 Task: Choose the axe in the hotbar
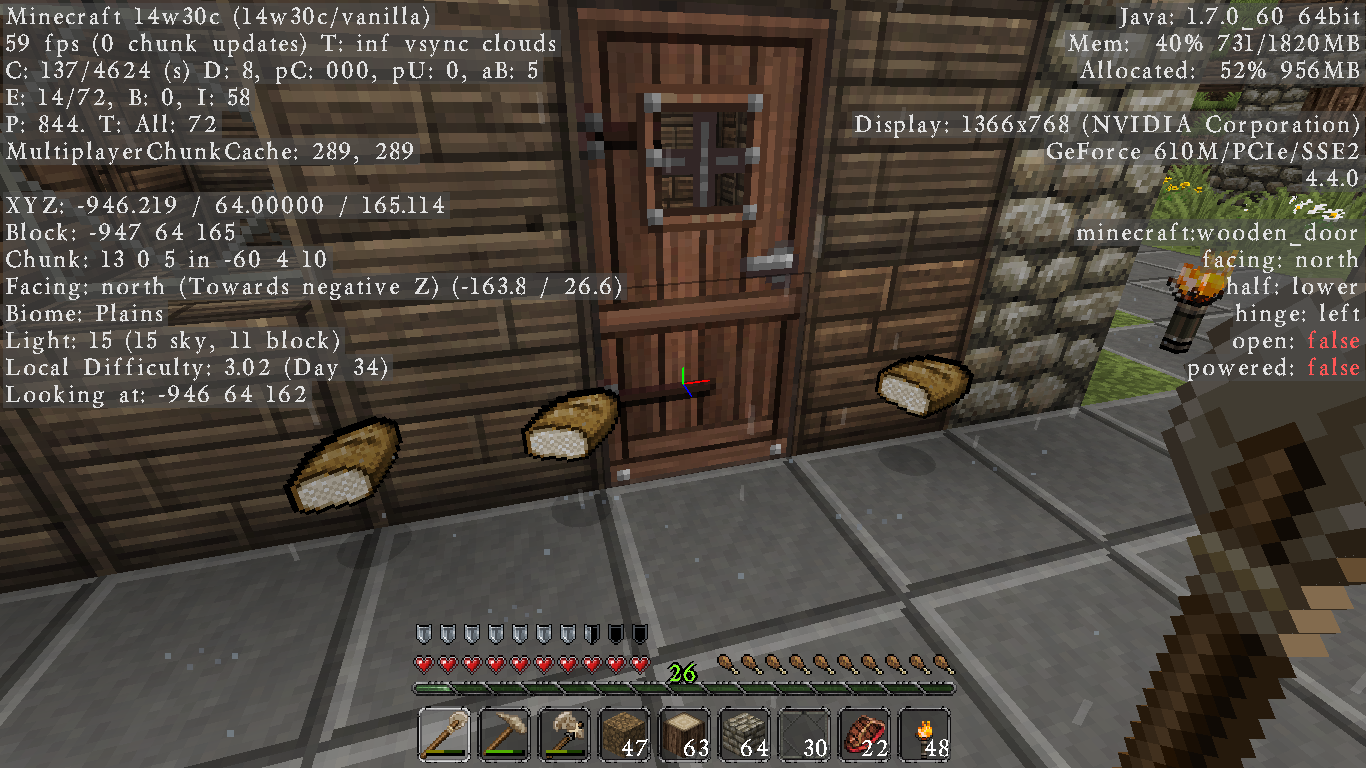[x=564, y=733]
